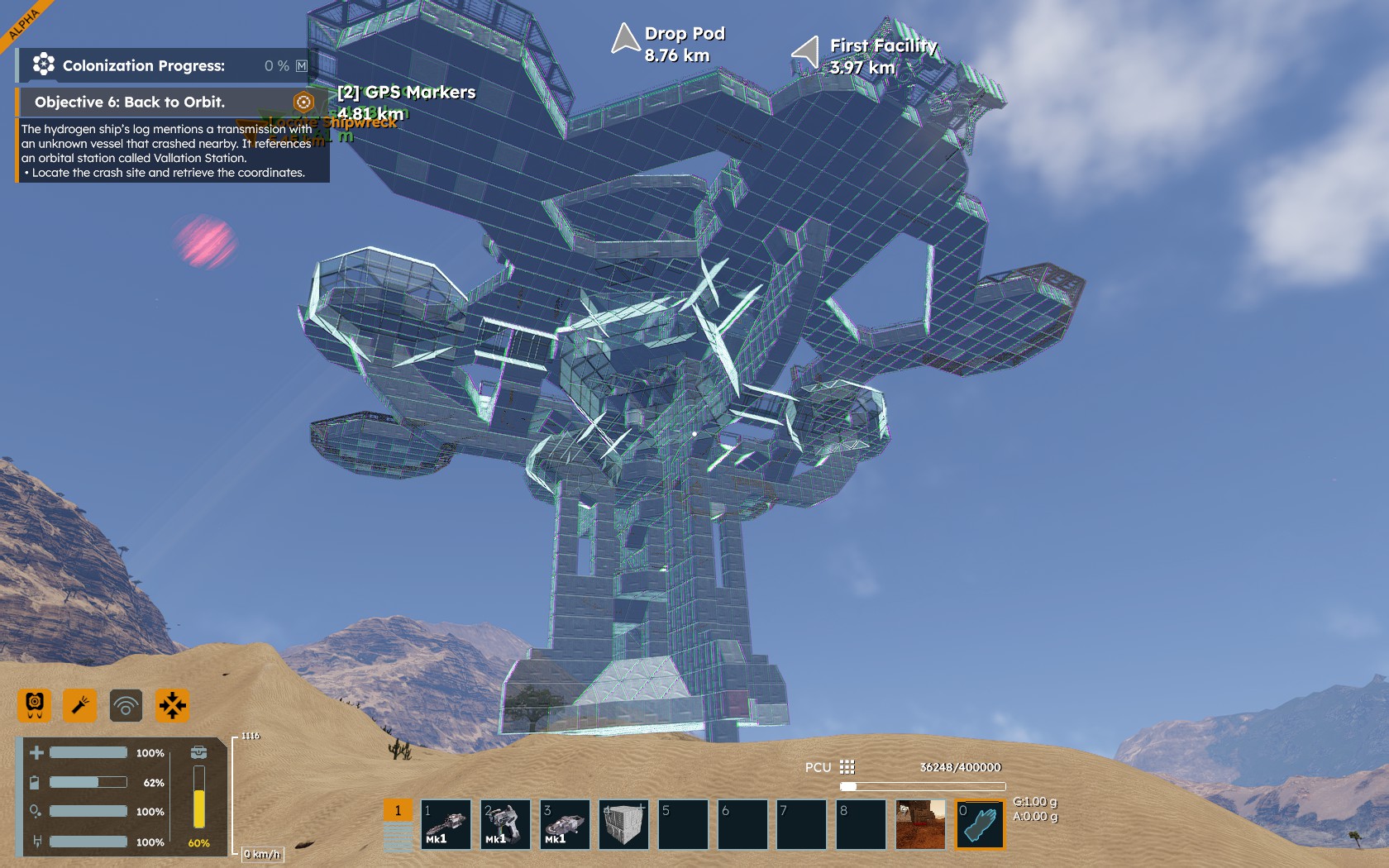Toggle the flashlight icon
The height and width of the screenshot is (868, 1389).
point(80,705)
